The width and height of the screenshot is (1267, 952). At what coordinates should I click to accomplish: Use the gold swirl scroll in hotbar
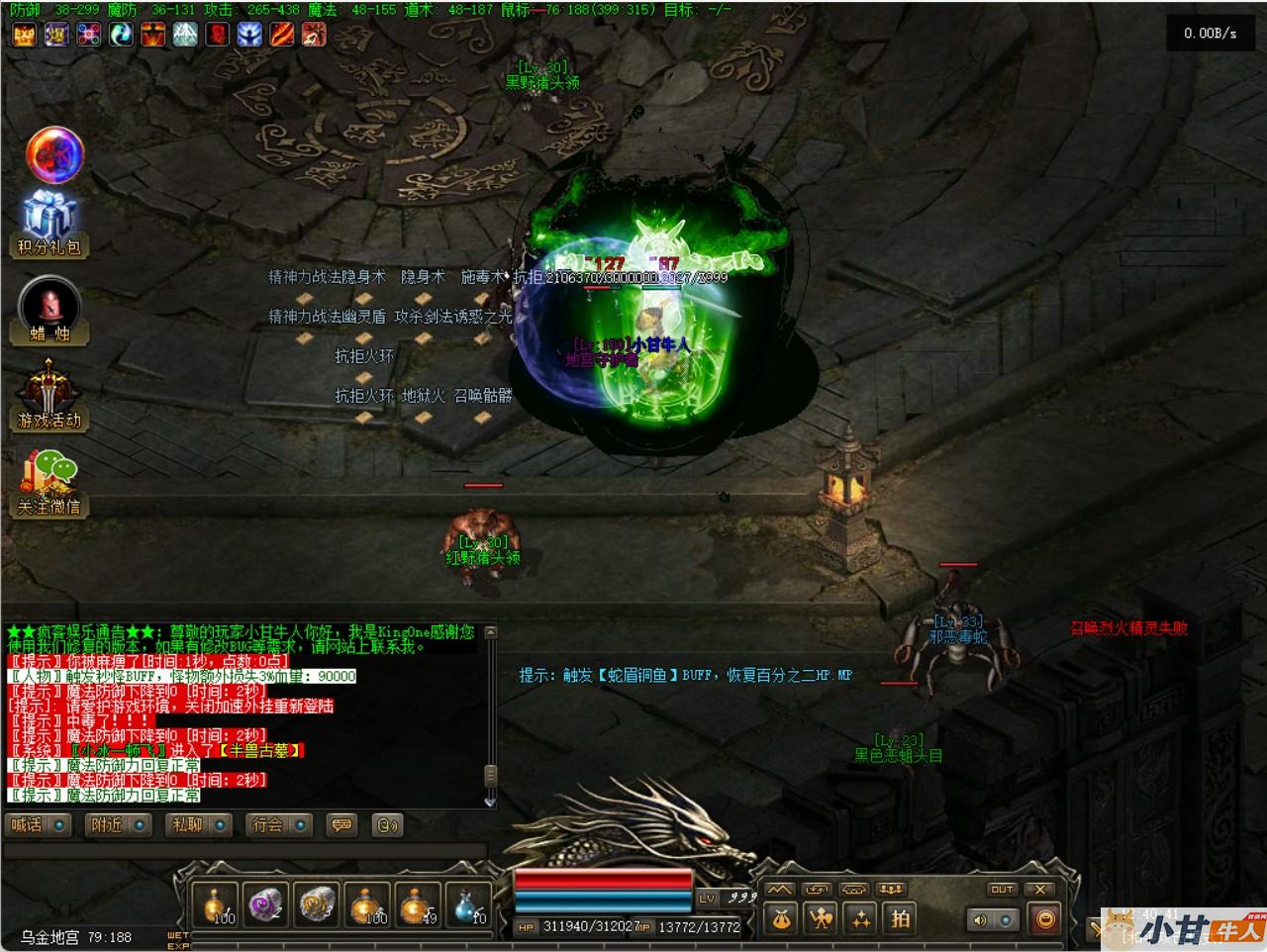tap(317, 905)
